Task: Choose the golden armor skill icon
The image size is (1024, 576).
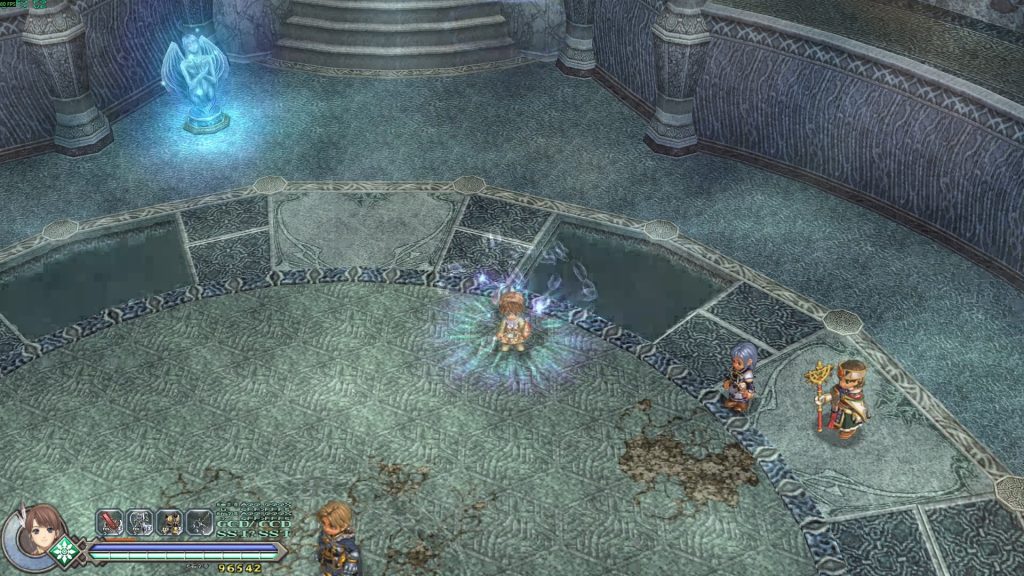Action: click(170, 522)
